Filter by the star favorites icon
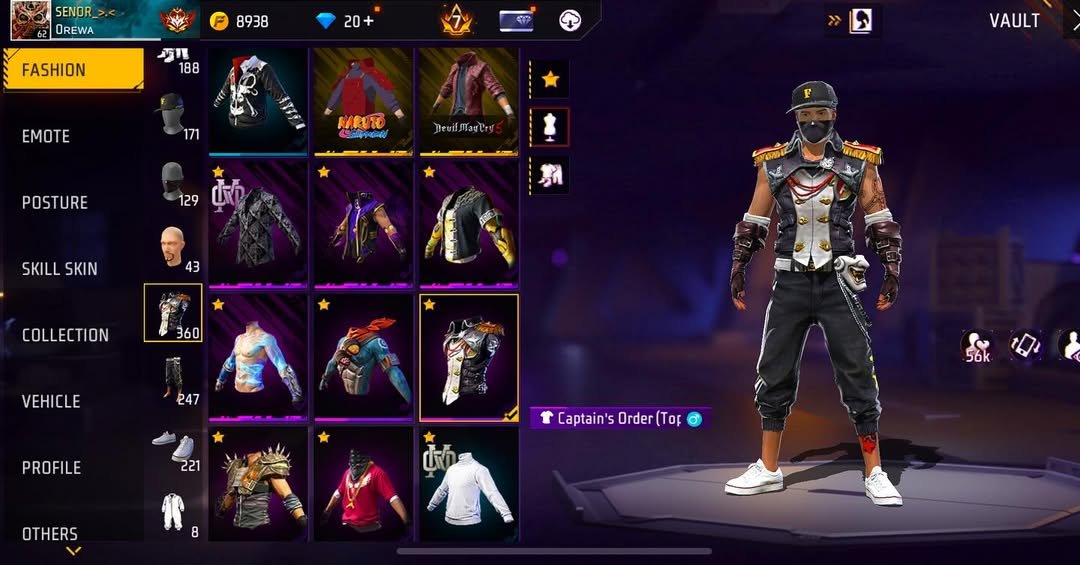 (x=549, y=79)
